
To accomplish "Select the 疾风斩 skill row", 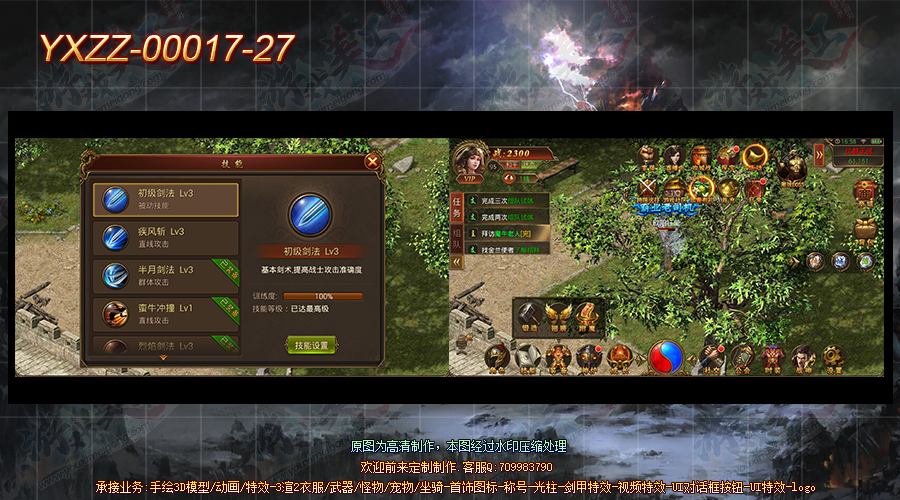I will tap(166, 237).
